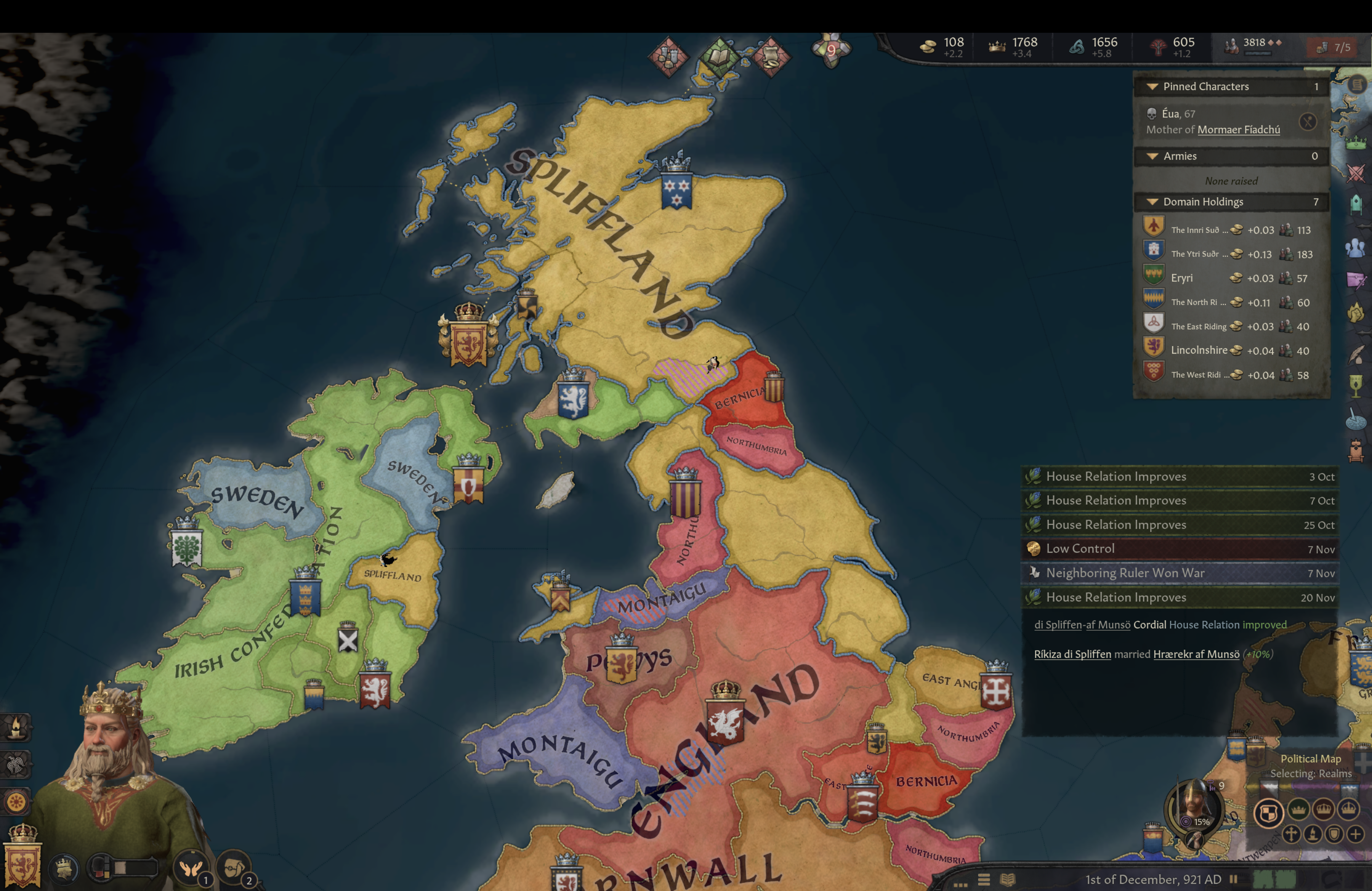Open the green open-book issue alert
The width and height of the screenshot is (1372, 891).
click(719, 56)
